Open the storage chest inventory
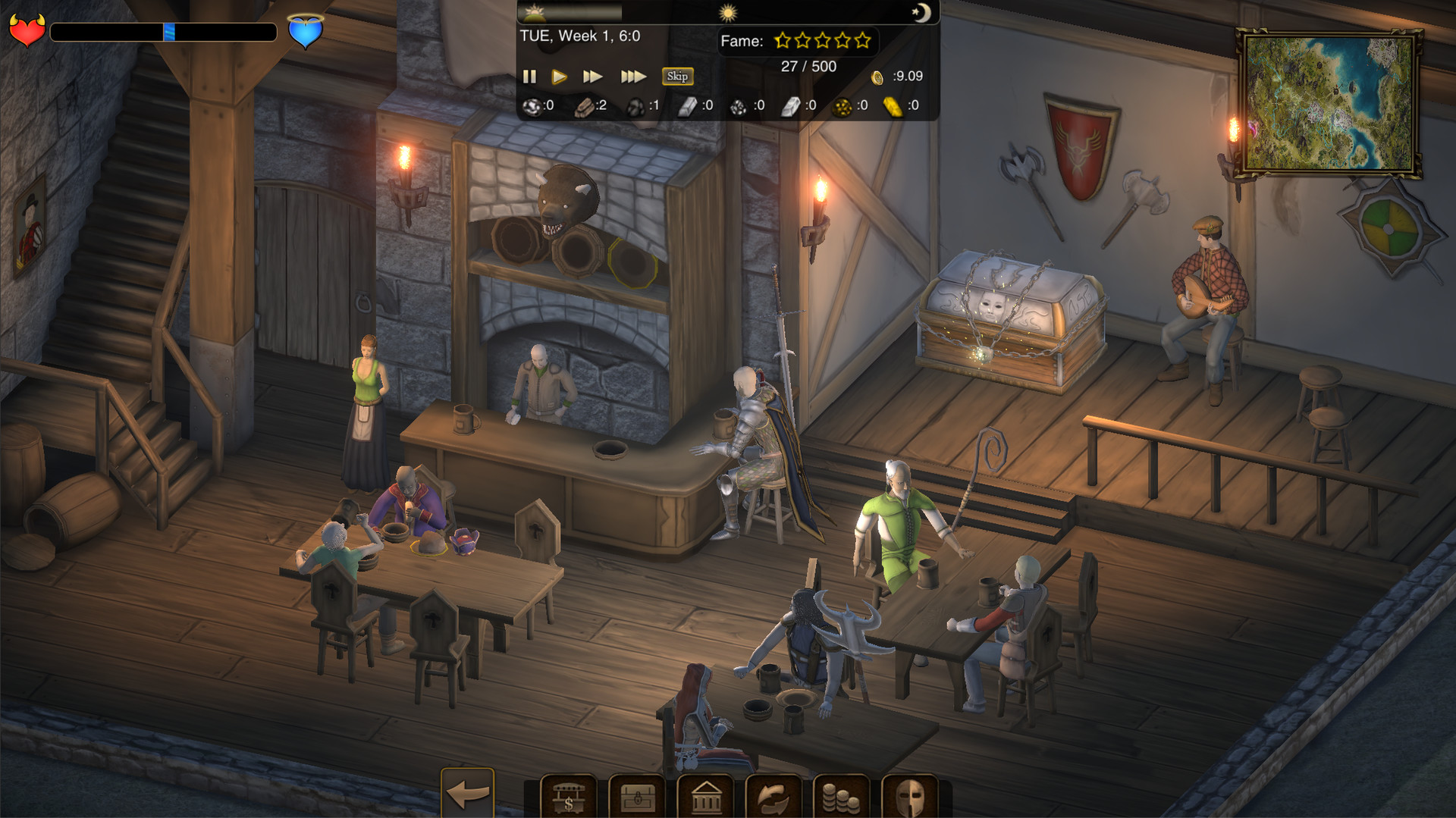The image size is (1456, 818). (635, 798)
